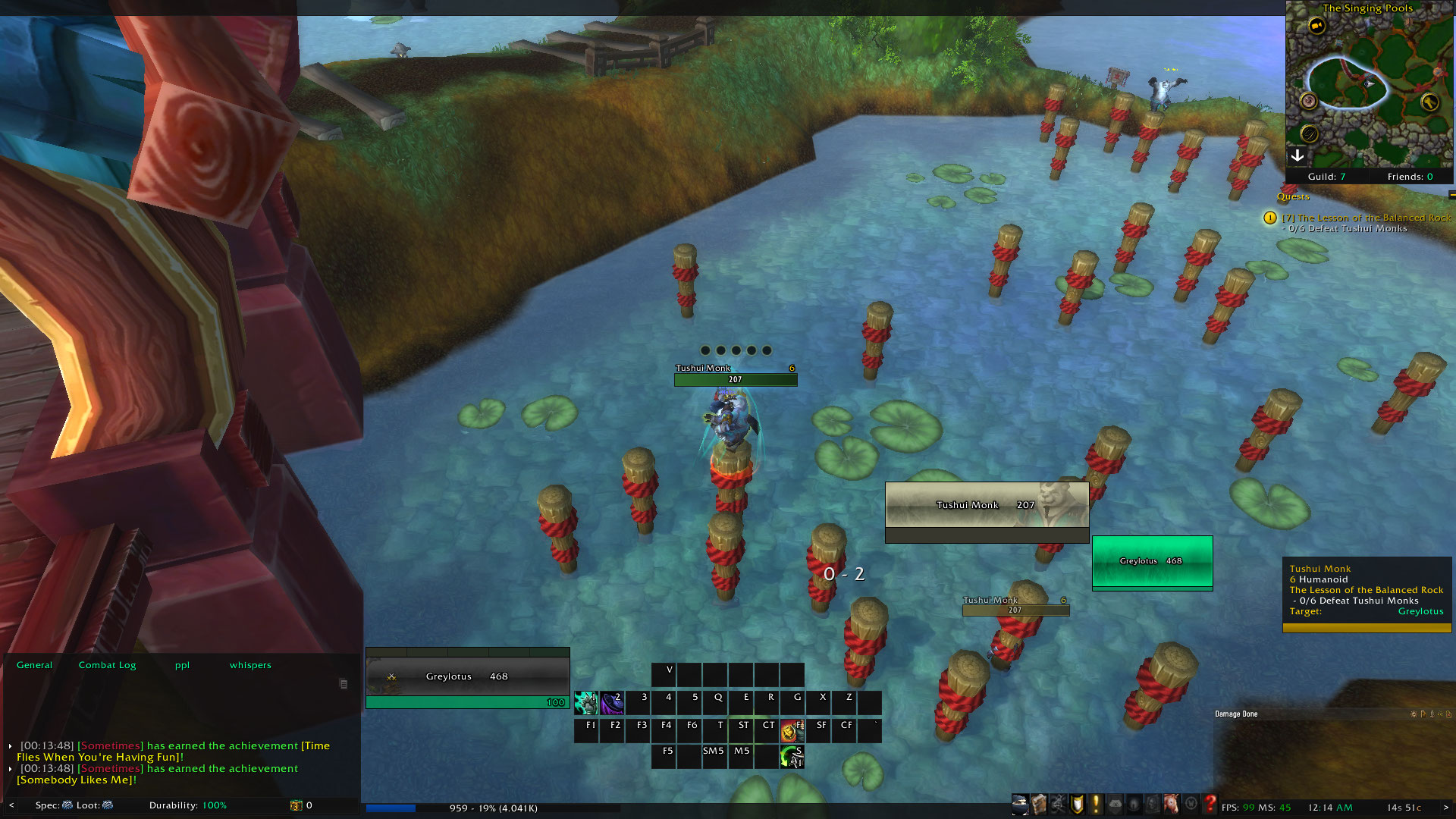Open the Friends list
The height and width of the screenshot is (819, 1456).
(x=1410, y=177)
